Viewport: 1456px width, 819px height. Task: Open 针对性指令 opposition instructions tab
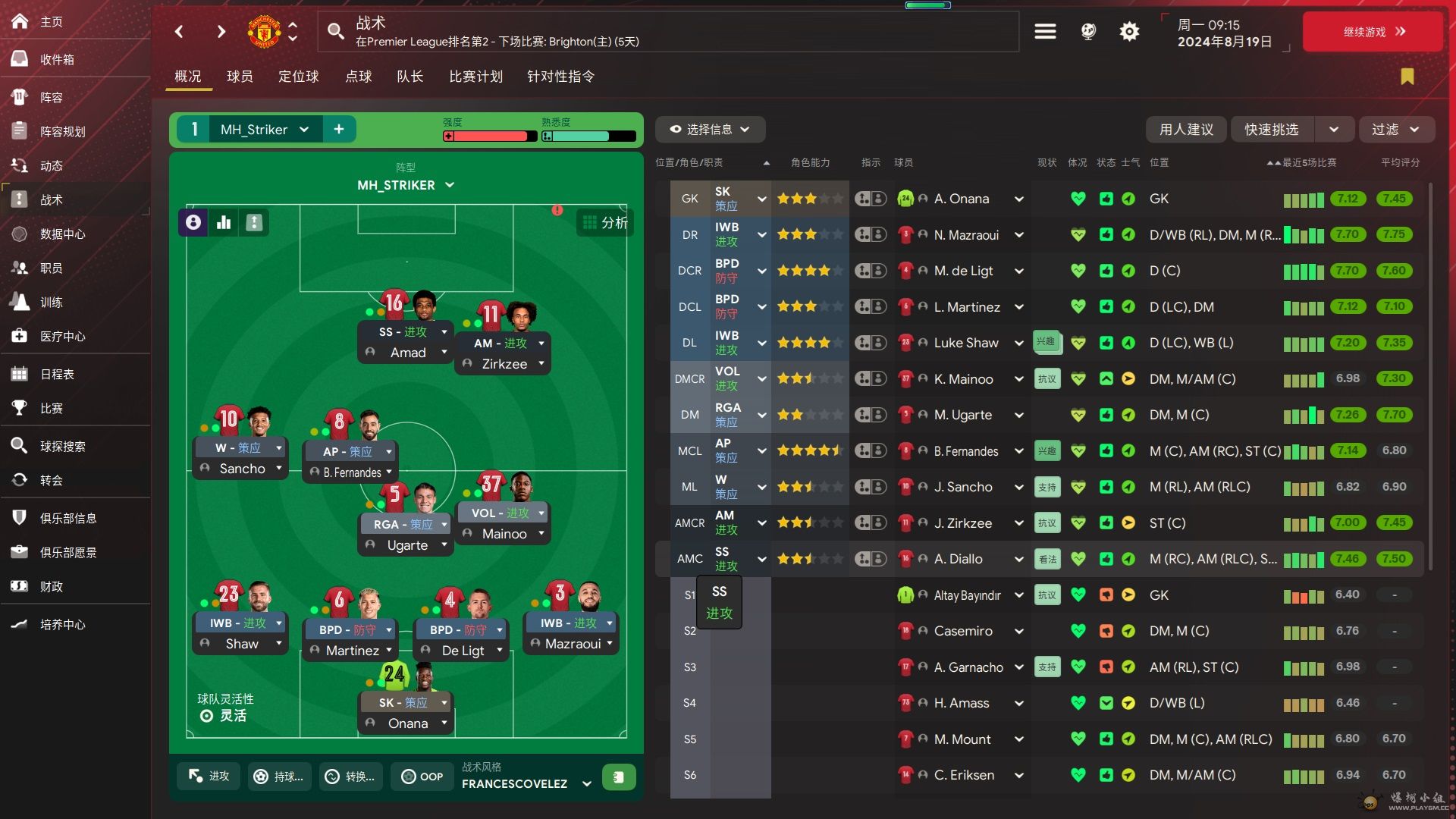point(560,77)
